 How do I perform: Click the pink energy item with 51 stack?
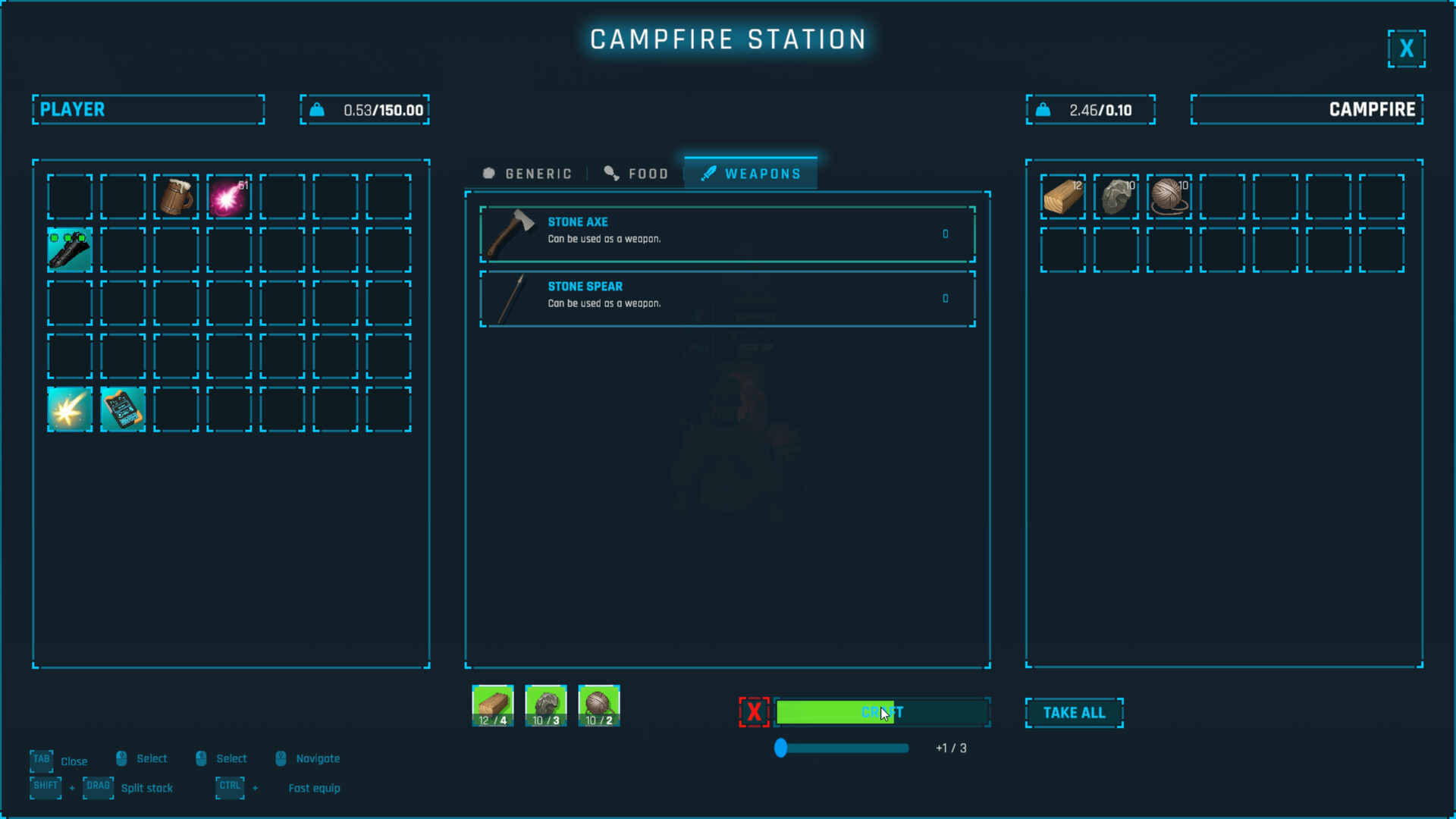tap(229, 196)
